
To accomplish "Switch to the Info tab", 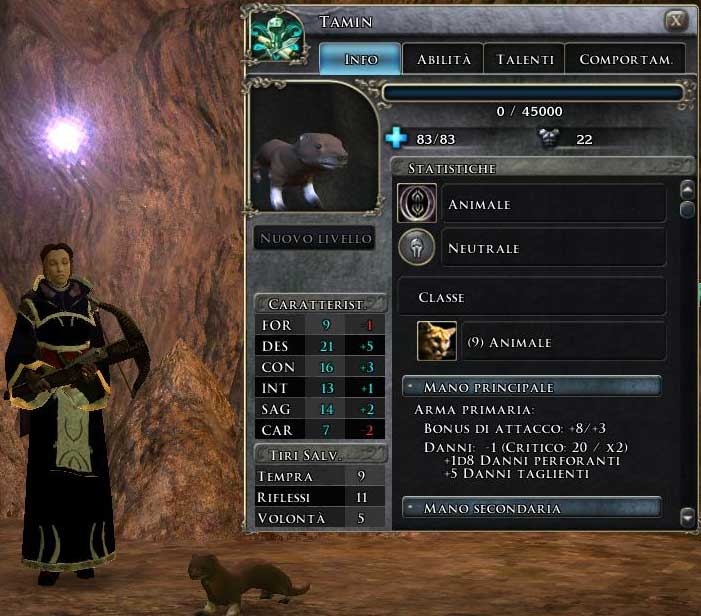I will pos(360,59).
